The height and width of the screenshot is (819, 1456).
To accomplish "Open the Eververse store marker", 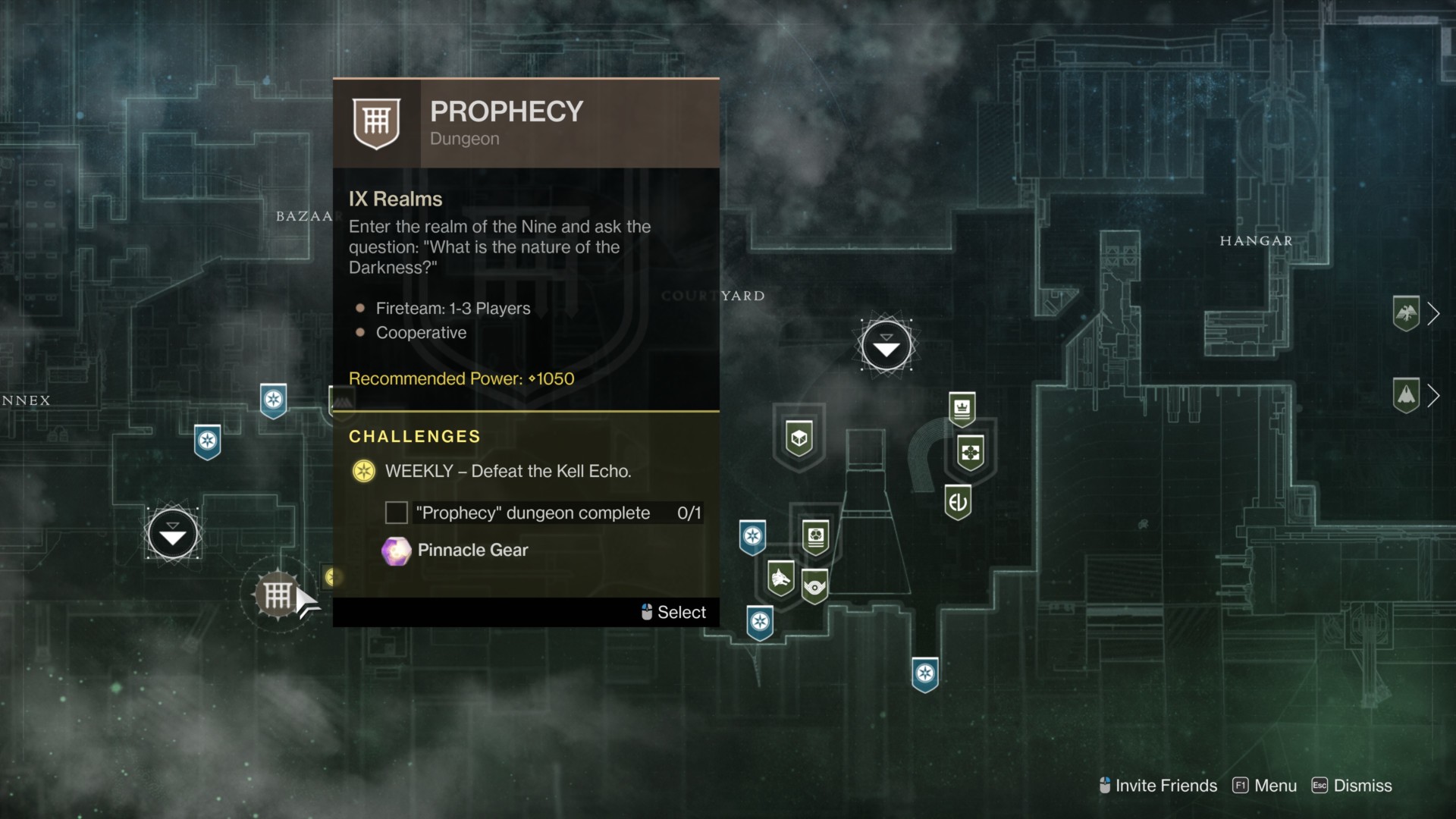I will click(x=958, y=501).
